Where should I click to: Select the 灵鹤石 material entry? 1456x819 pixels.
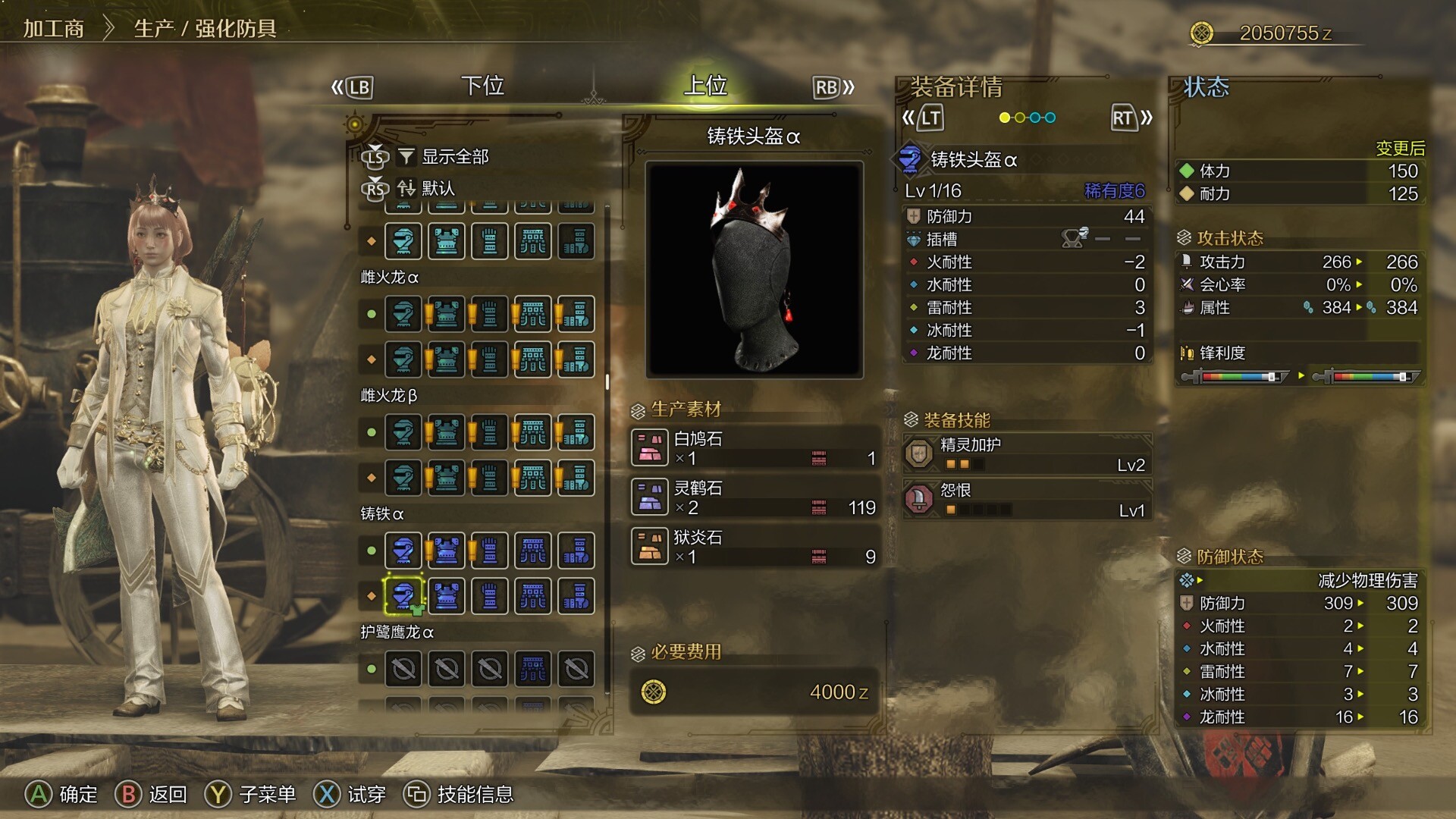click(755, 497)
